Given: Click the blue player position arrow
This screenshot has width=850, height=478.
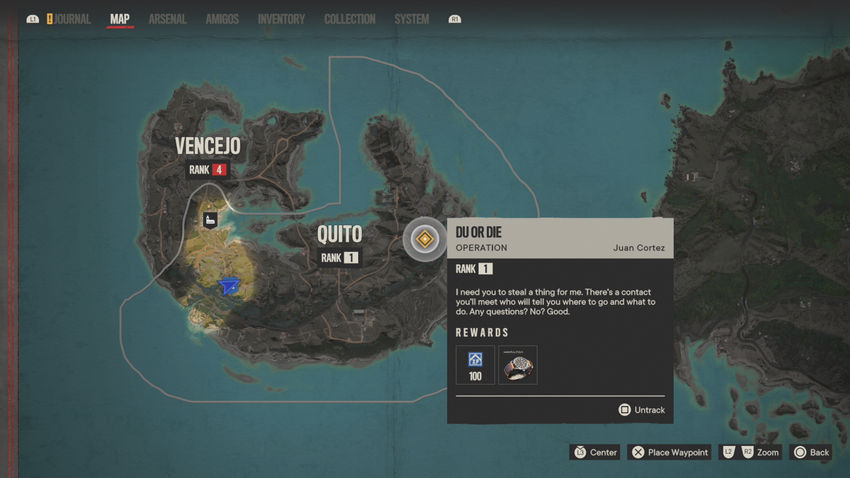Looking at the screenshot, I should 231,288.
